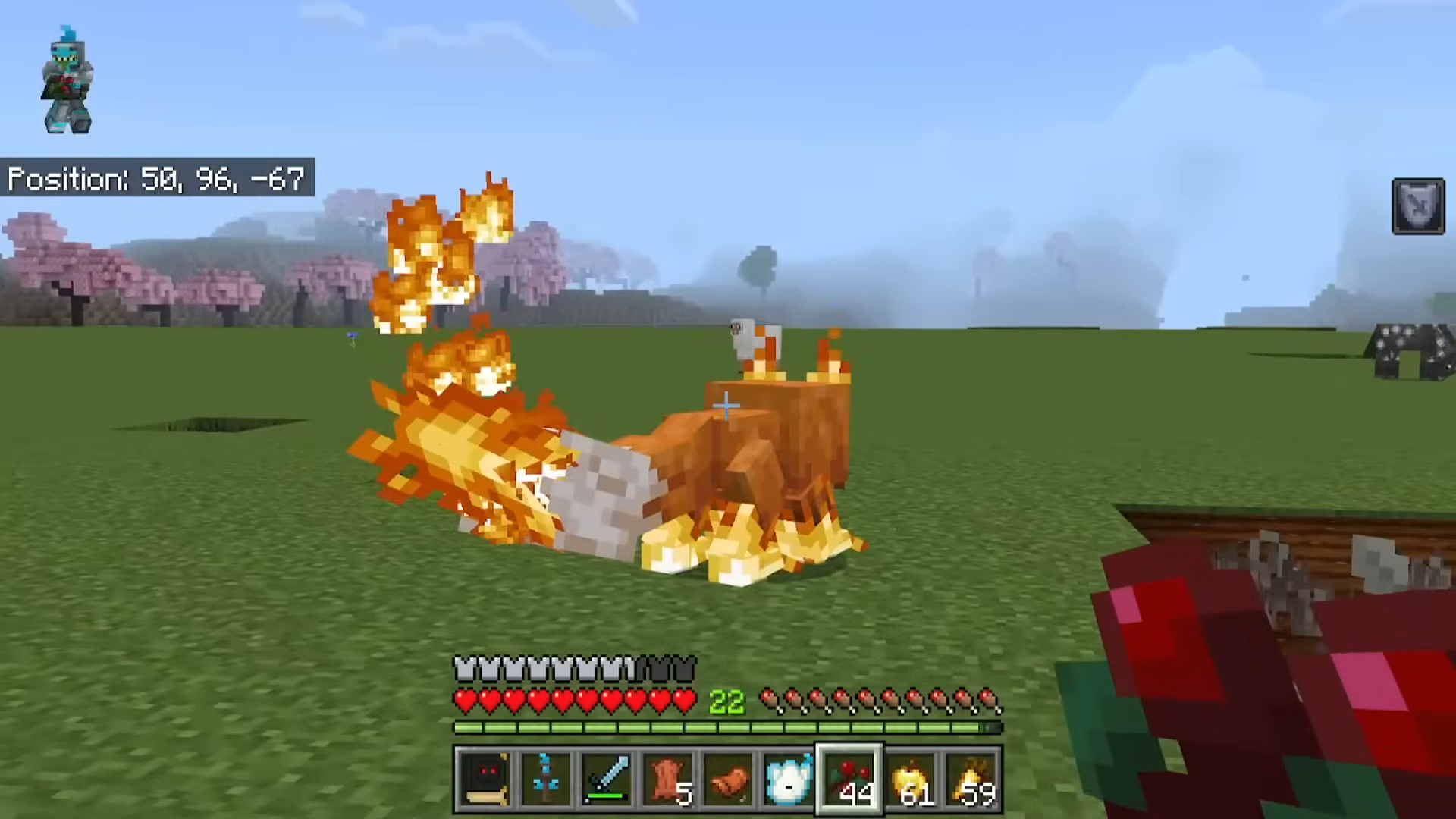Viewport: 1456px width, 819px height.
Task: Select the golden apple stack
Action: pos(911,780)
